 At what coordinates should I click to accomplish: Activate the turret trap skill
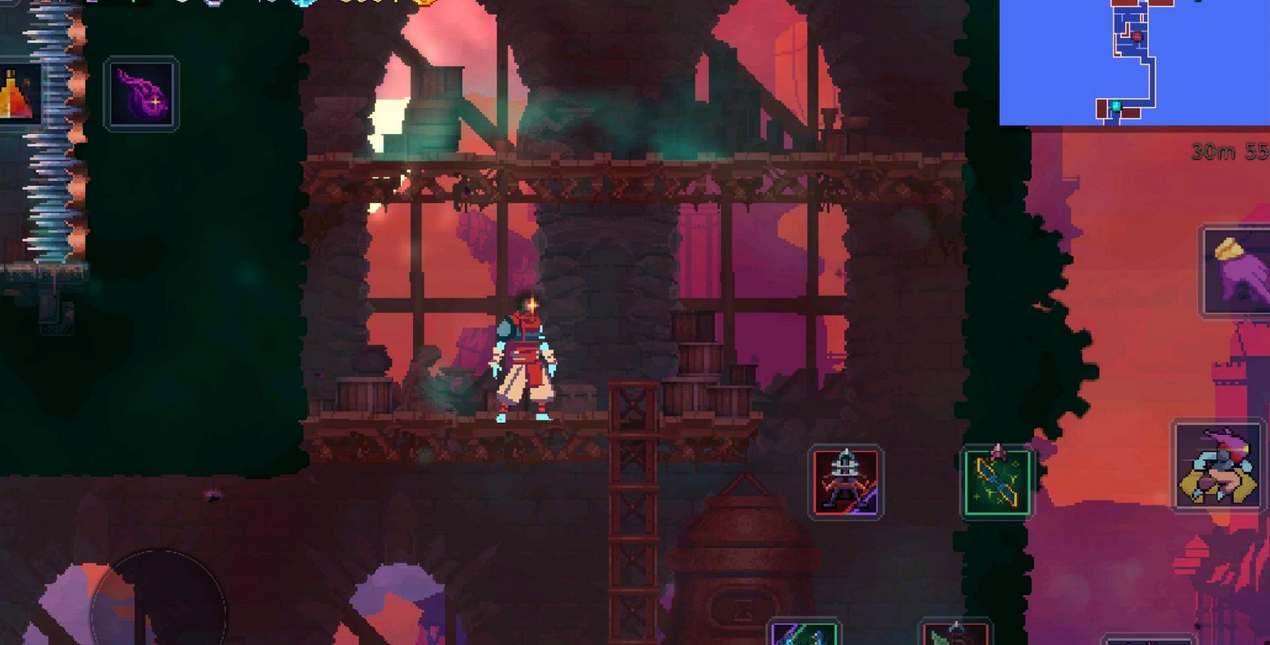pyautogui.click(x=845, y=481)
